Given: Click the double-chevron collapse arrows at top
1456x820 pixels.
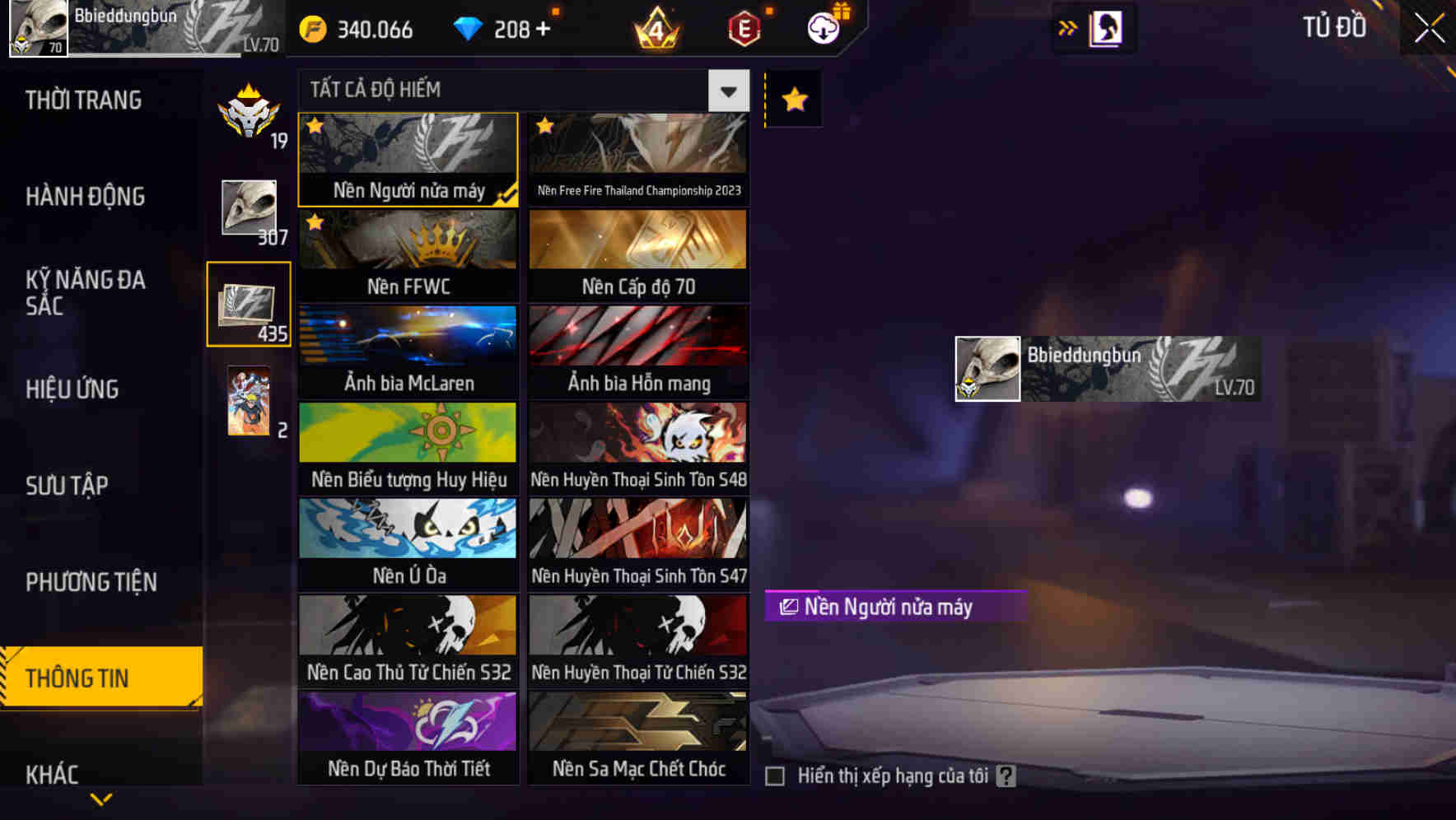Looking at the screenshot, I should tap(1067, 27).
